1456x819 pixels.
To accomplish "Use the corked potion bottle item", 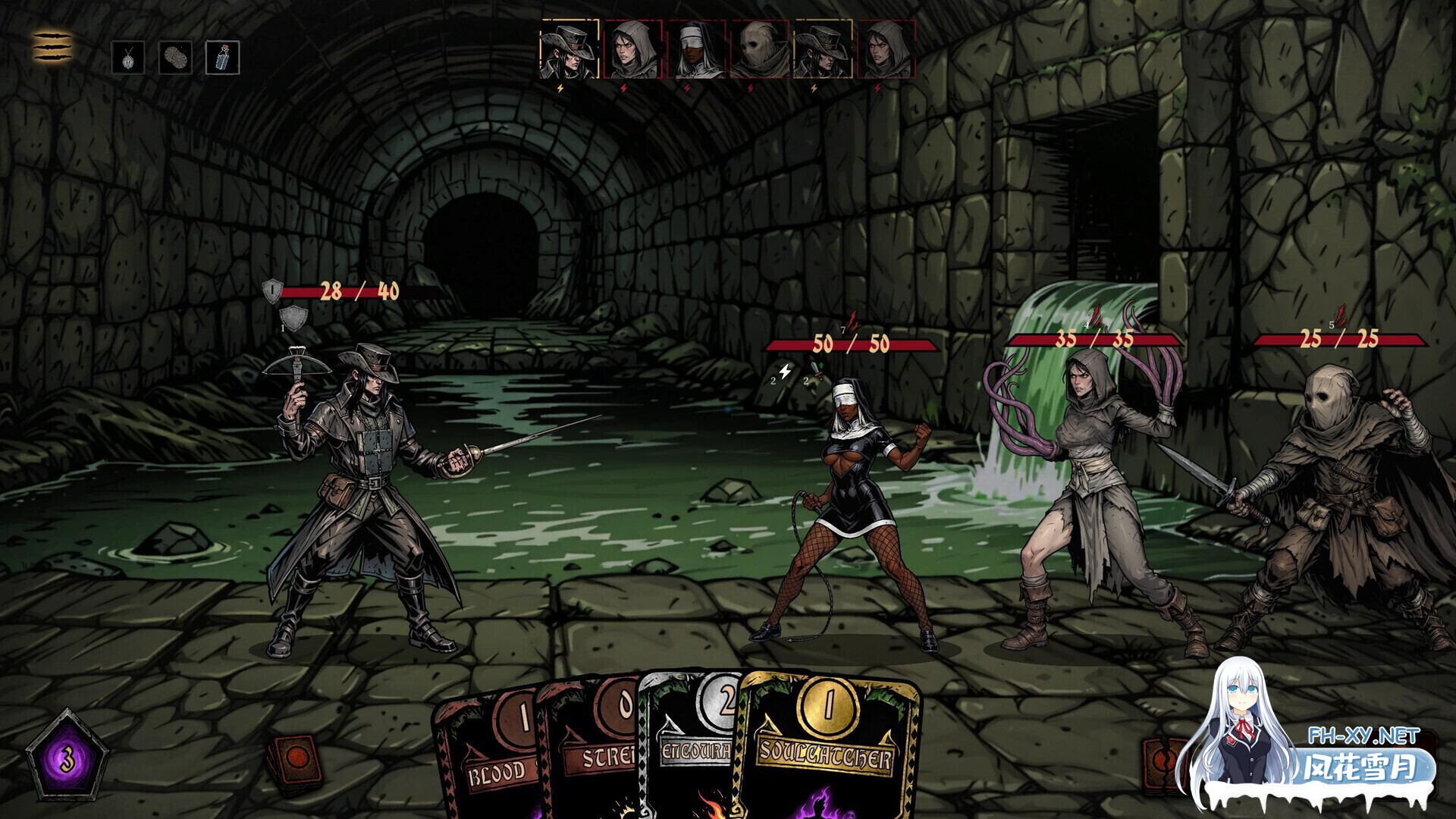I will point(223,58).
